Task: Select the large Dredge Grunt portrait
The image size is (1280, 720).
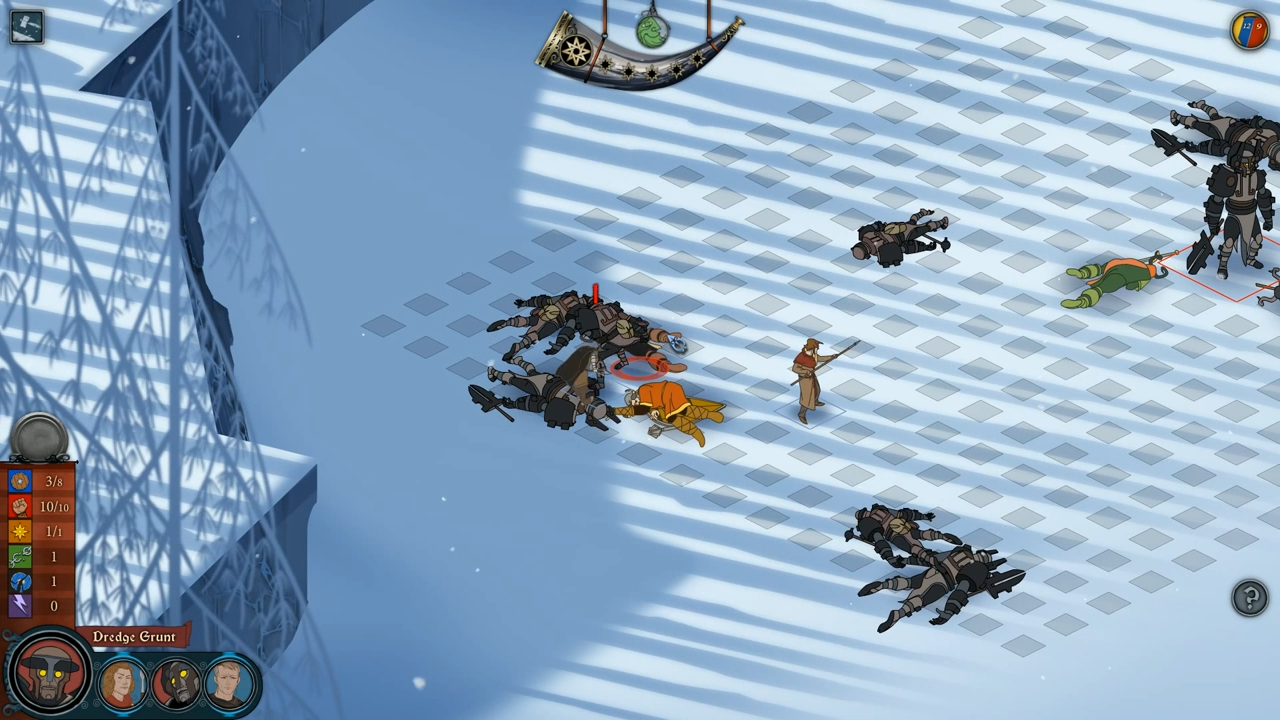Action: pos(50,676)
